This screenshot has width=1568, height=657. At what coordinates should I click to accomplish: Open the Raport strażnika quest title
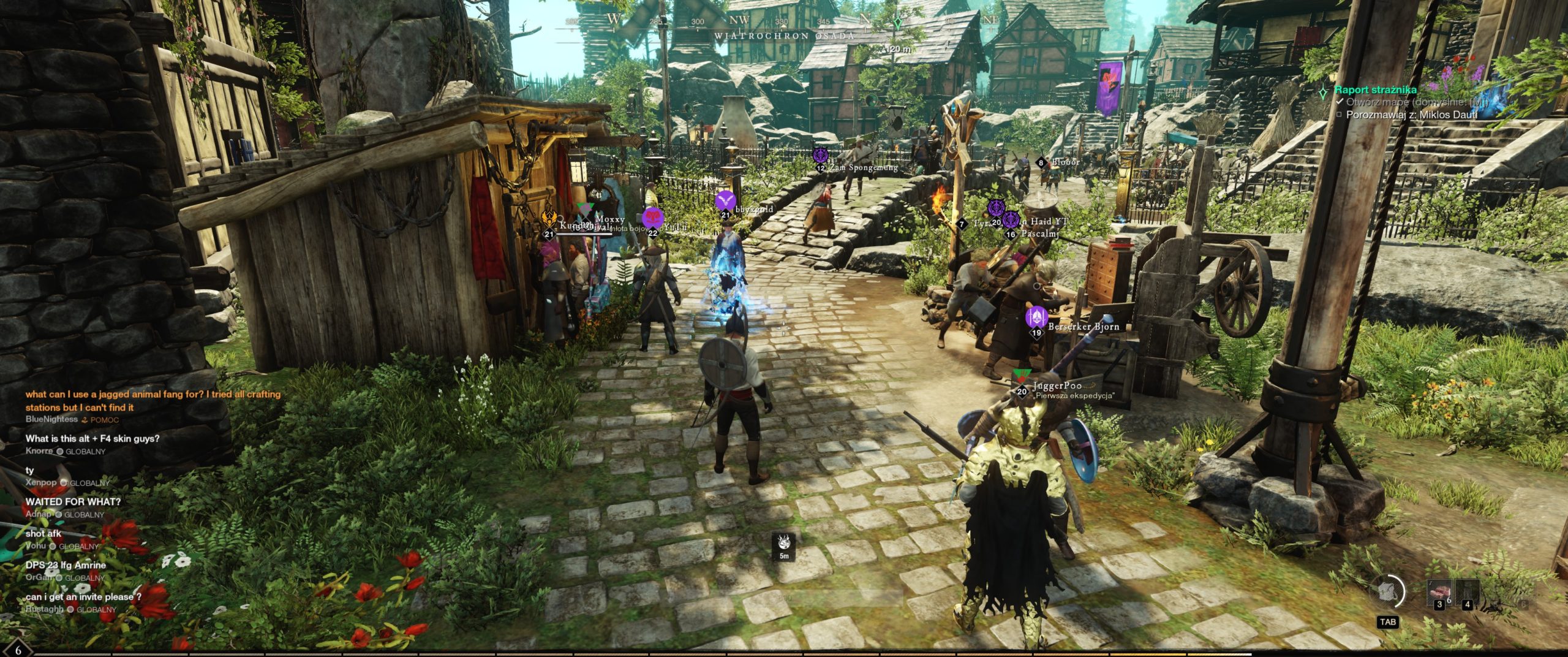coord(1377,89)
